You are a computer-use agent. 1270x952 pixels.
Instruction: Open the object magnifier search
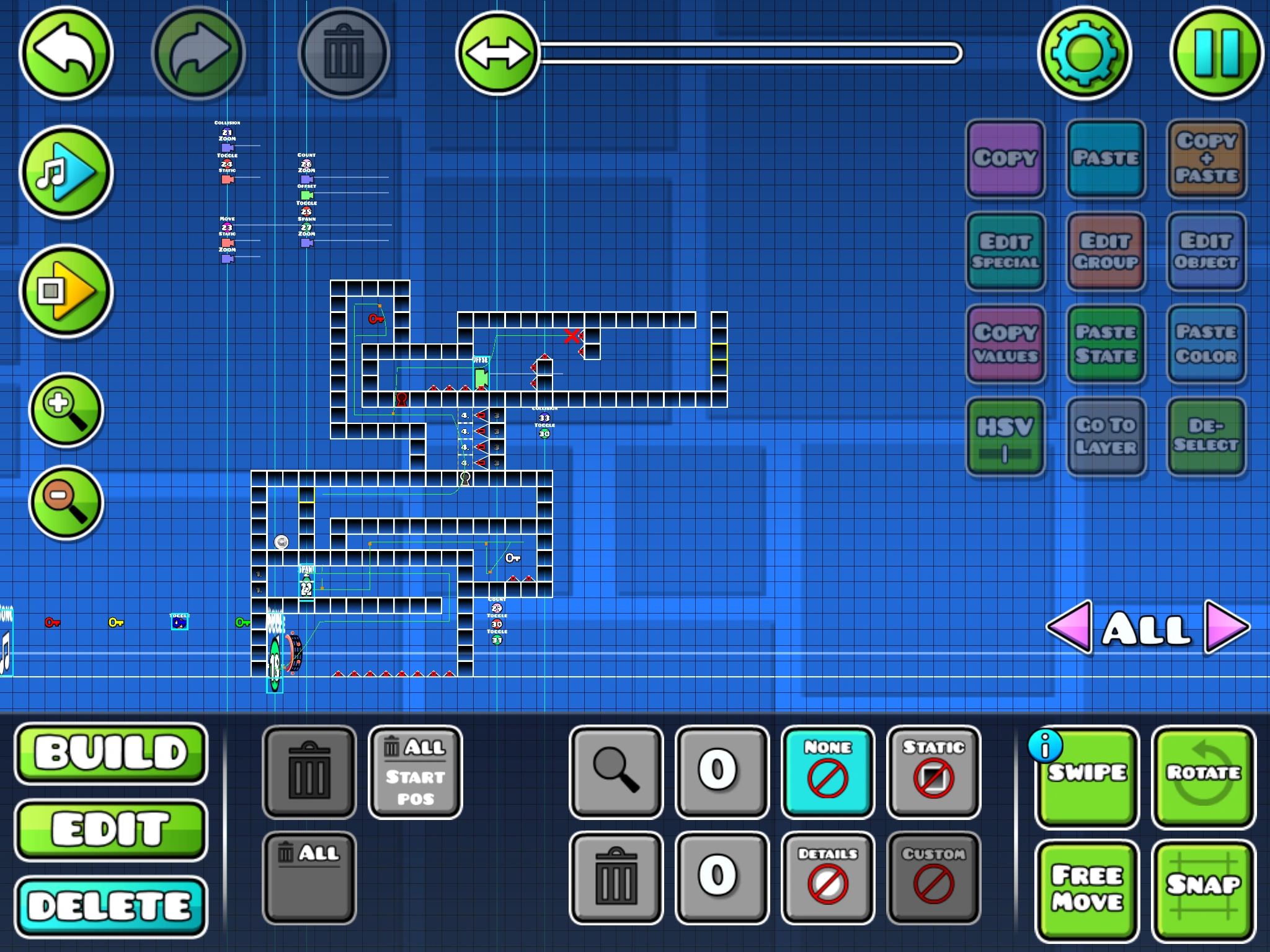point(616,772)
